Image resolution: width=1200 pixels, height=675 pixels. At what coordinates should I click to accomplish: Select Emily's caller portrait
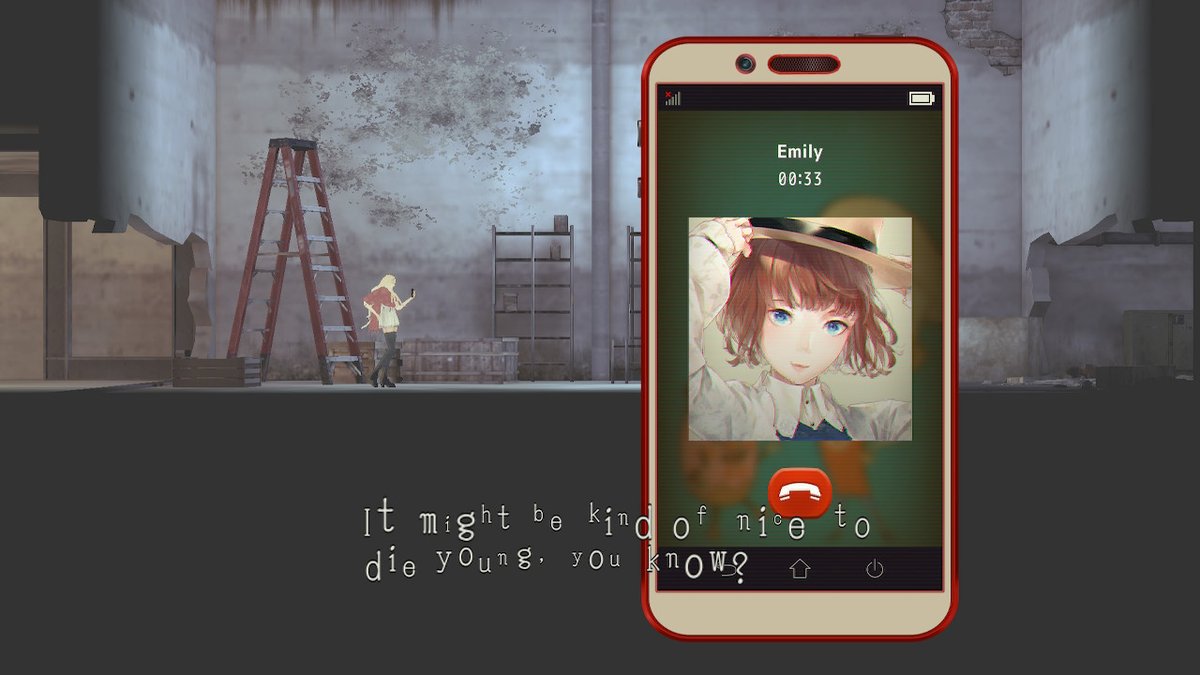pyautogui.click(x=800, y=329)
